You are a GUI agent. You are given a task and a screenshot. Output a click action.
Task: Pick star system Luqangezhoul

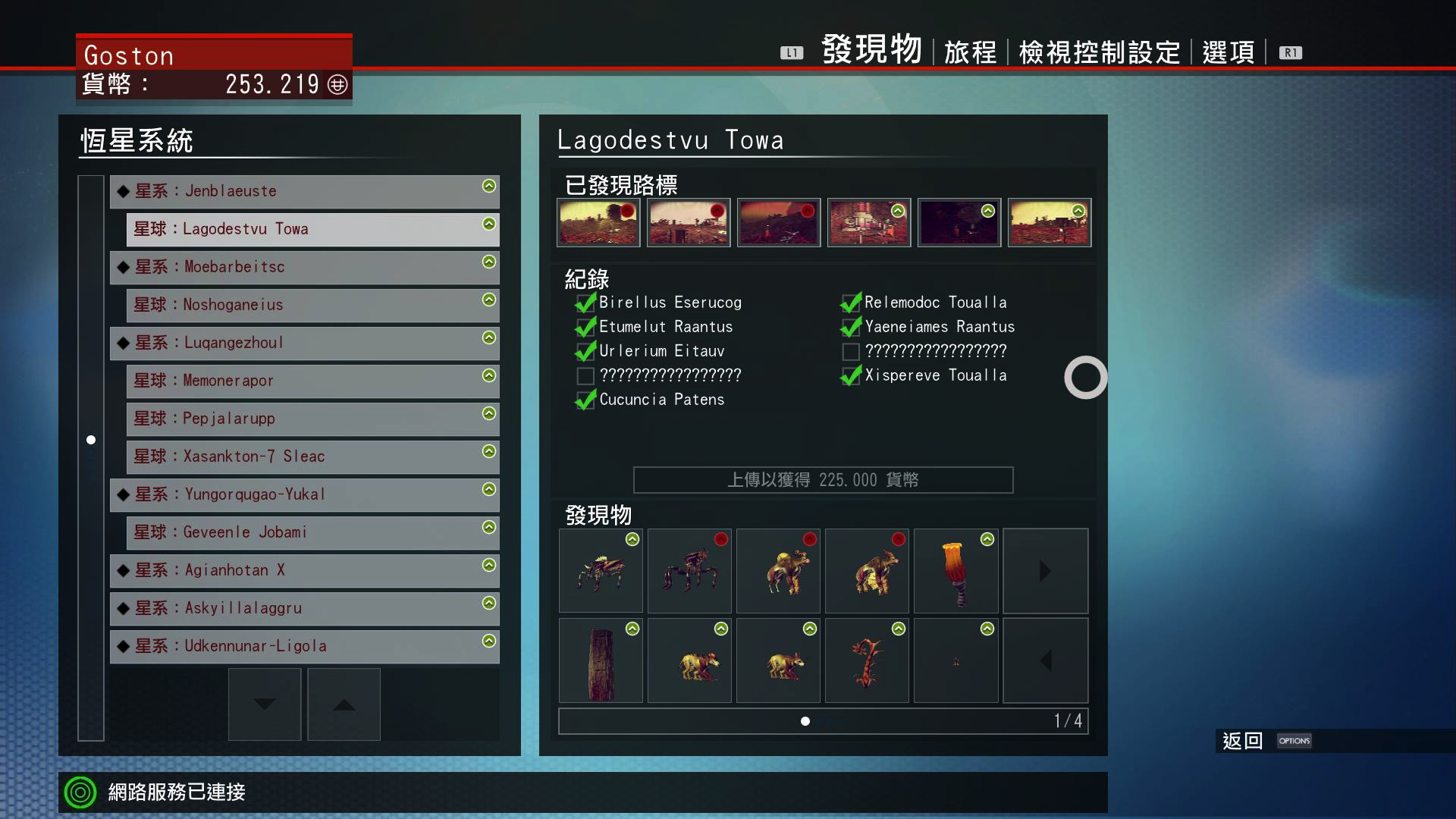304,343
